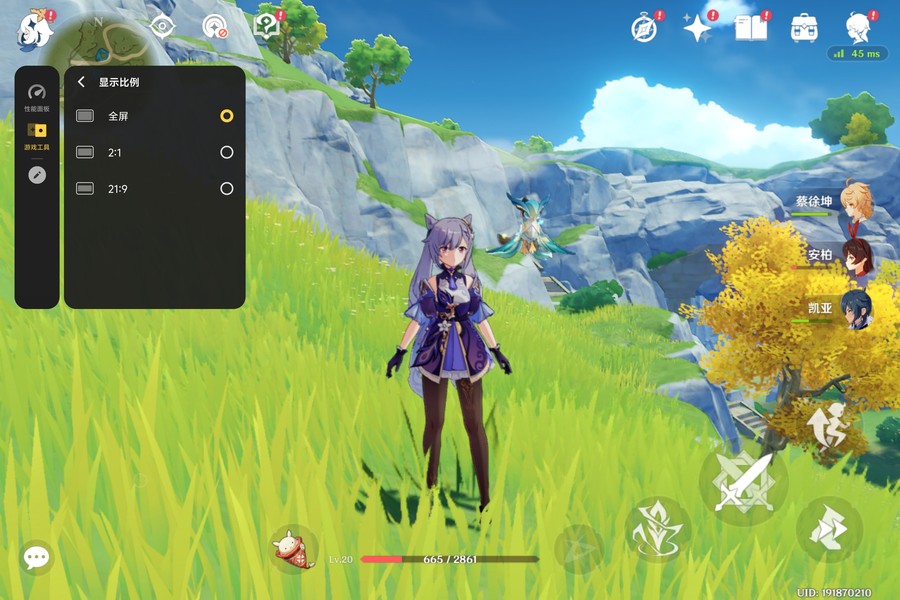Open the compass adventure icon
The image size is (900, 600).
[x=645, y=28]
